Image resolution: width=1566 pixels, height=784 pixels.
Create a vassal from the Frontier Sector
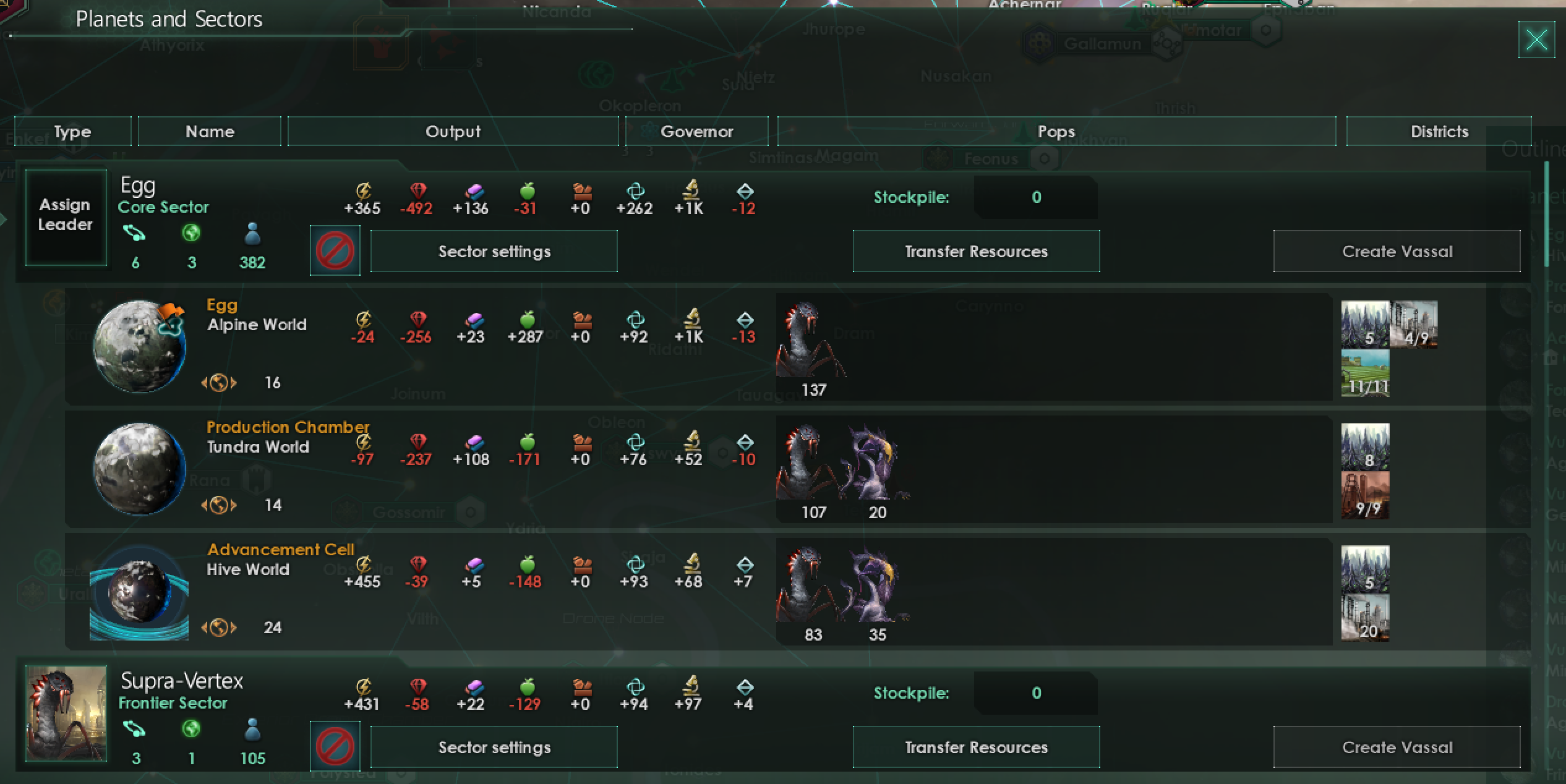pos(1397,746)
